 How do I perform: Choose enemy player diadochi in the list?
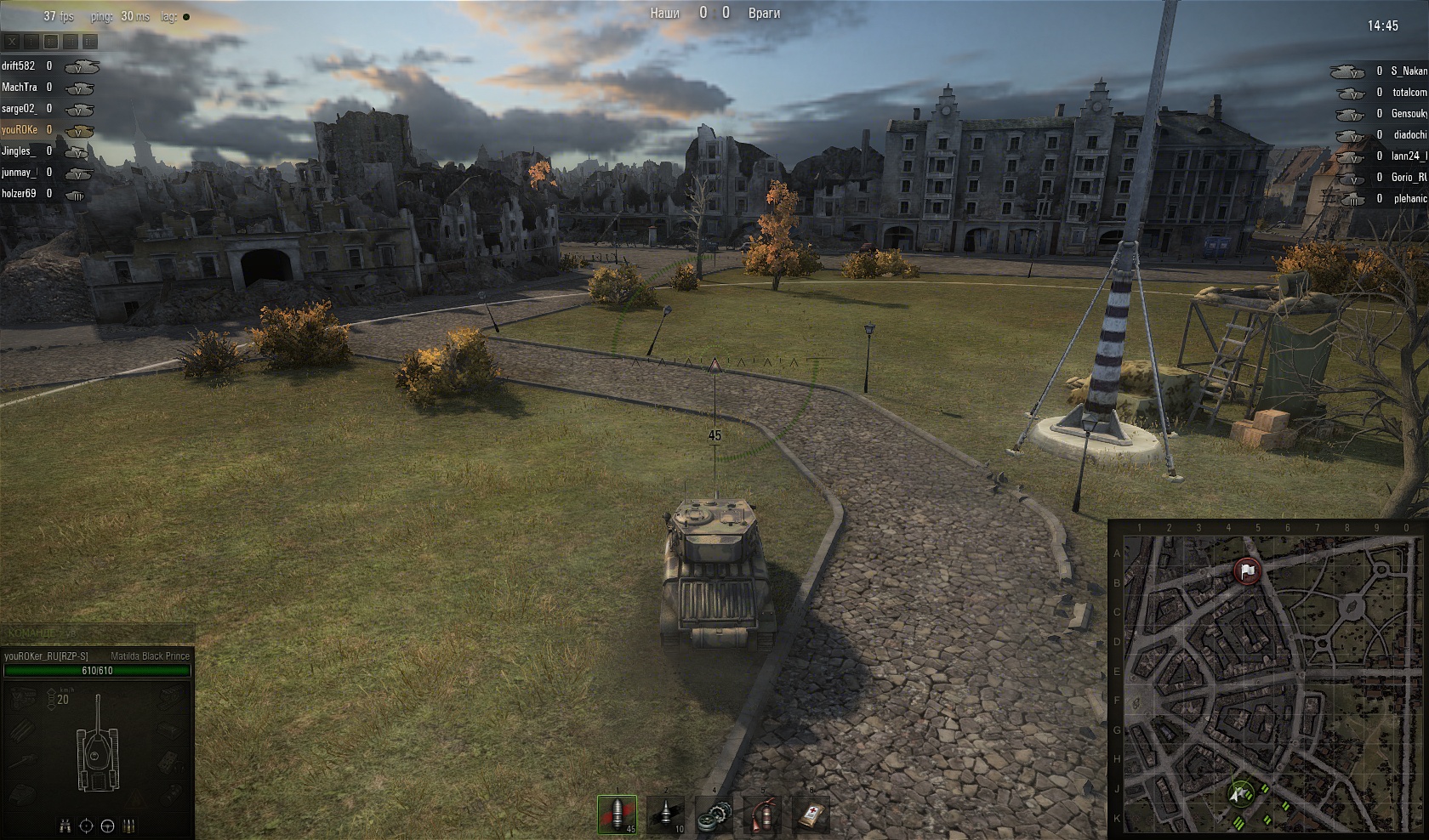coord(1409,134)
